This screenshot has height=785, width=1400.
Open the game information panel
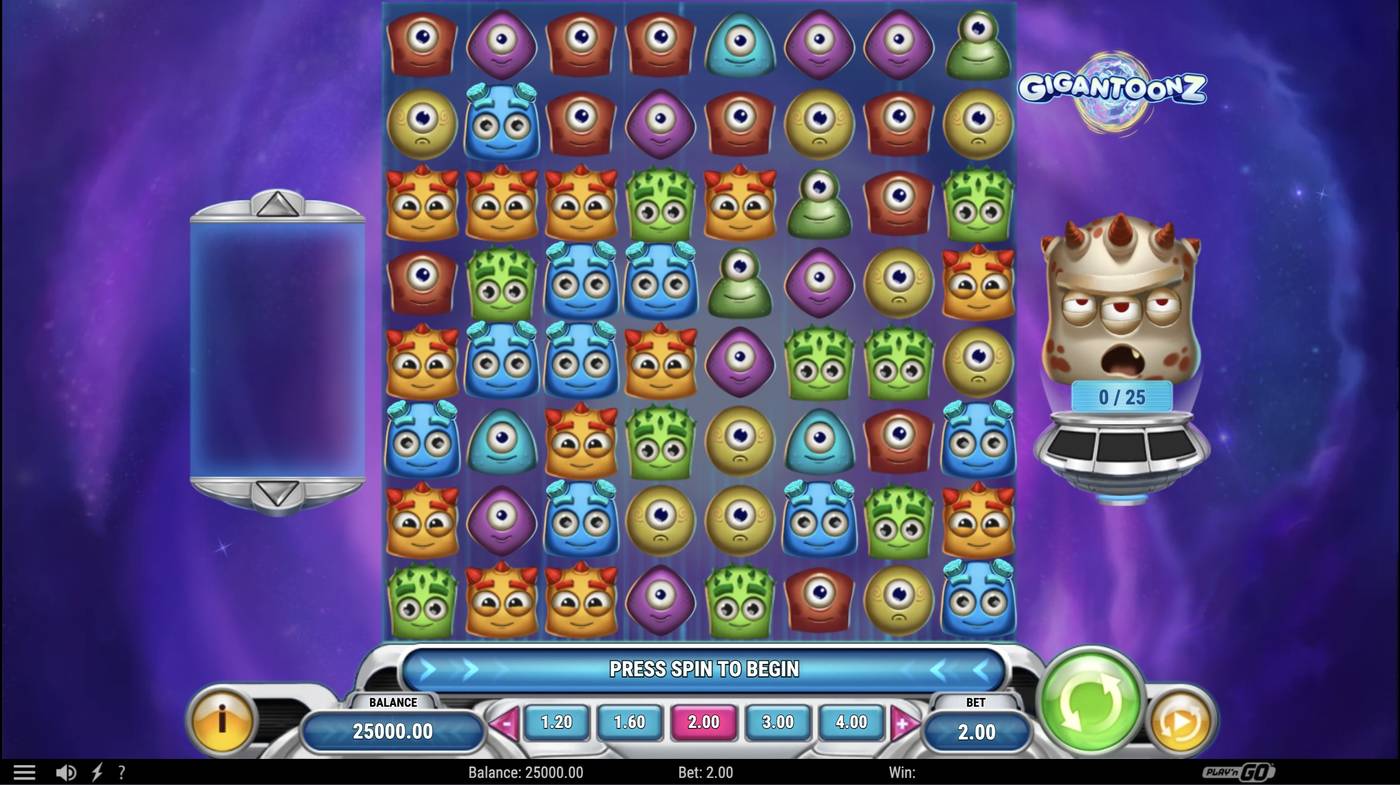tap(223, 725)
